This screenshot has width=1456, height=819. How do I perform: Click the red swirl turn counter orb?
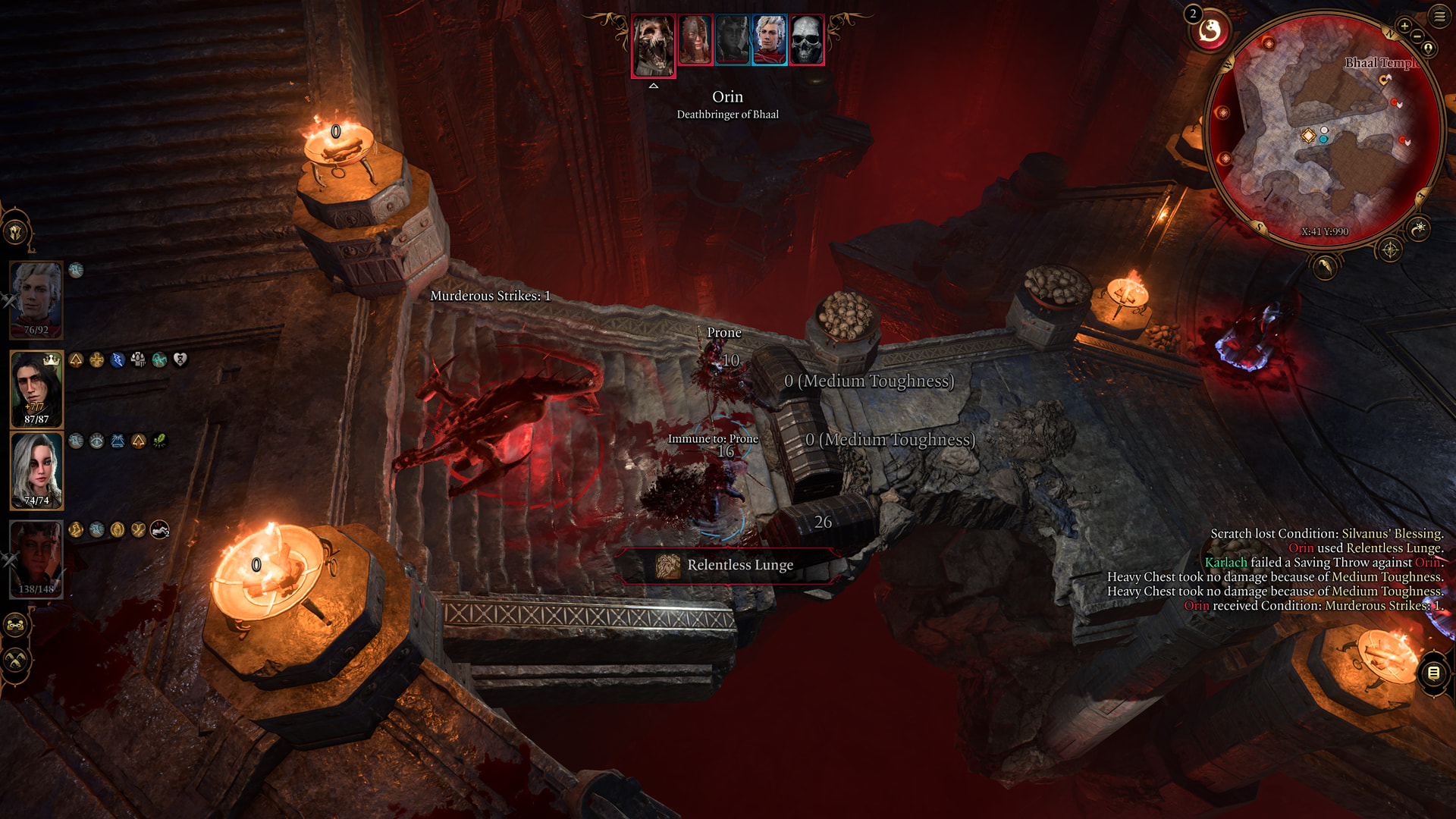[x=1210, y=32]
